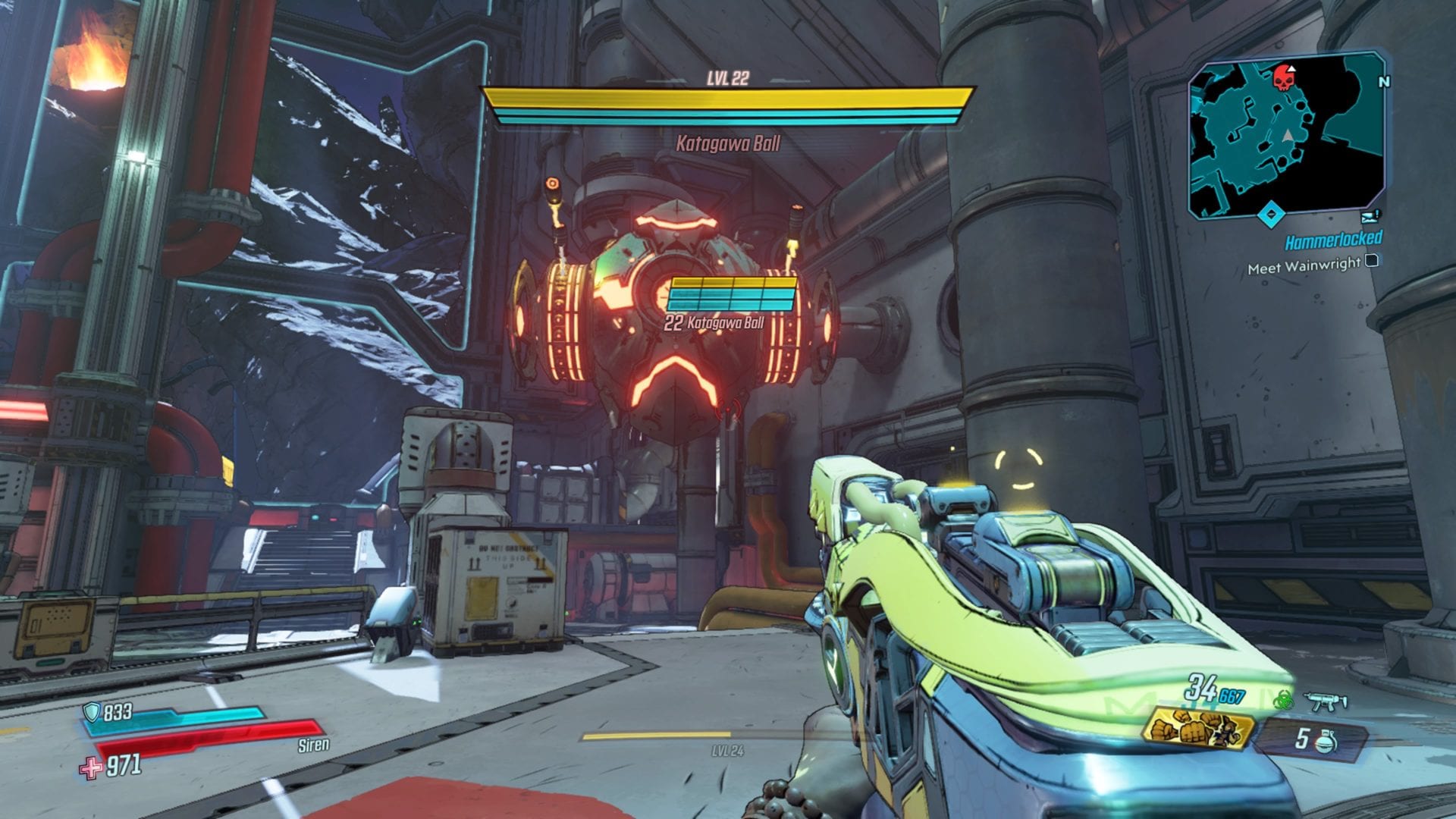Click the blue diamond mission marker below minimap
The height and width of the screenshot is (819, 1456).
1271,215
